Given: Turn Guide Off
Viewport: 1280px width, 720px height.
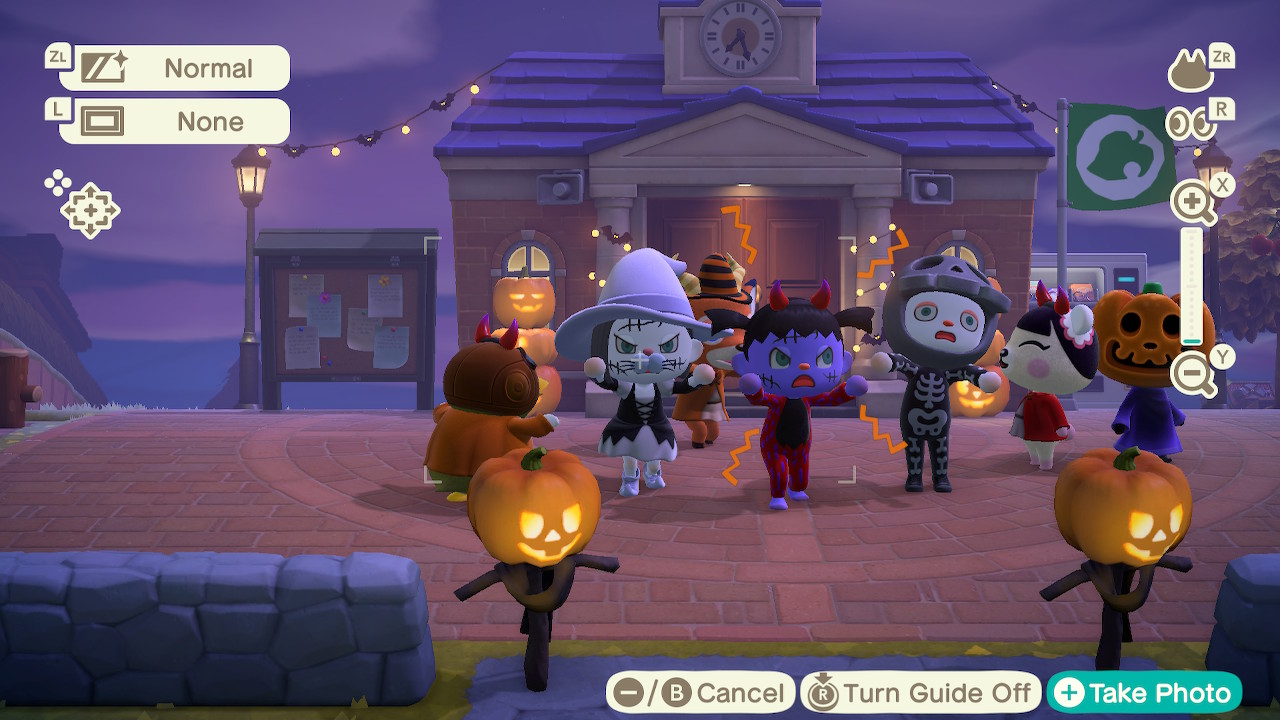Looking at the screenshot, I should coord(921,693).
